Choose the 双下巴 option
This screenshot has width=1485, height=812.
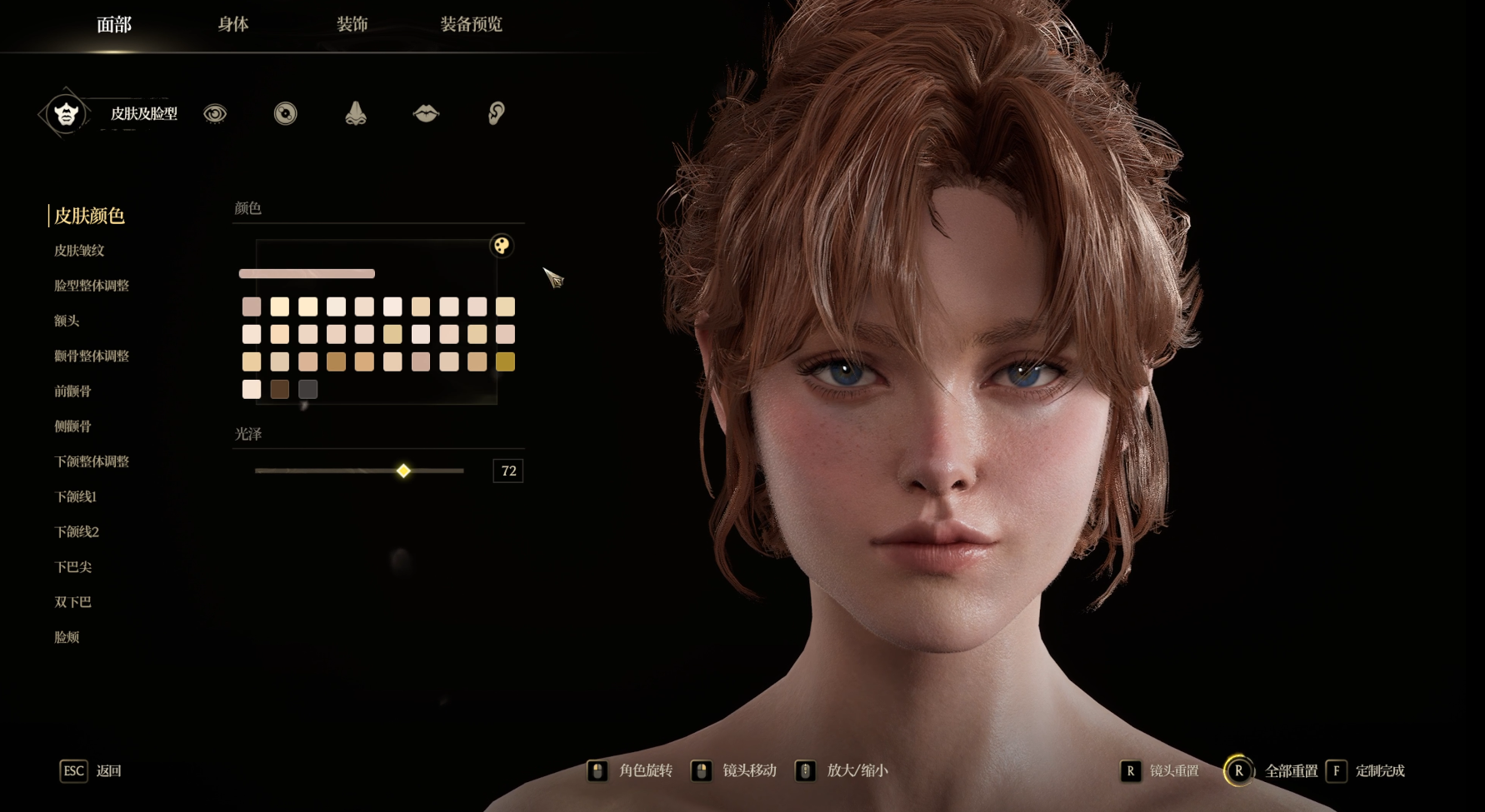[x=73, y=602]
